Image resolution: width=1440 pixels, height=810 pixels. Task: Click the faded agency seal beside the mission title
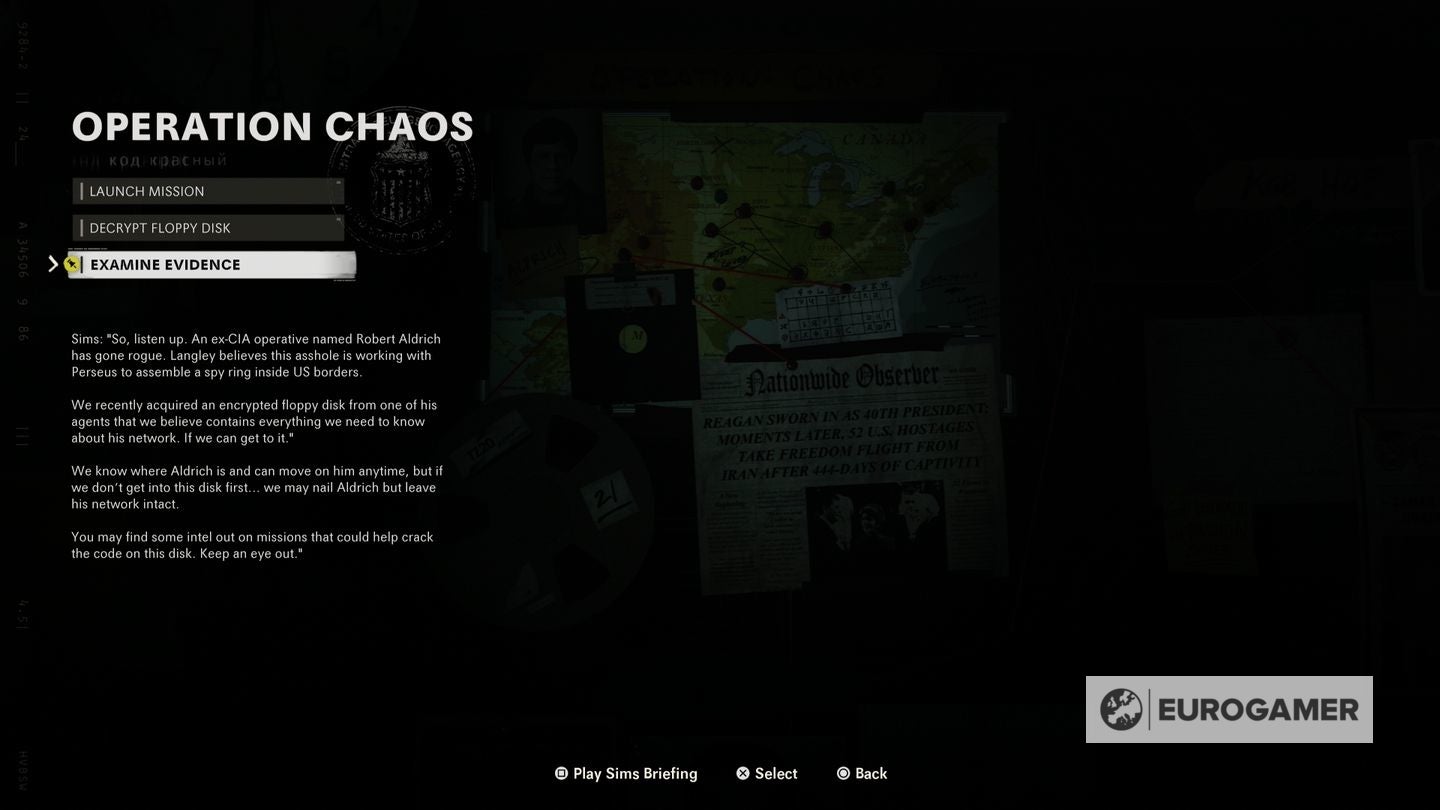click(400, 180)
